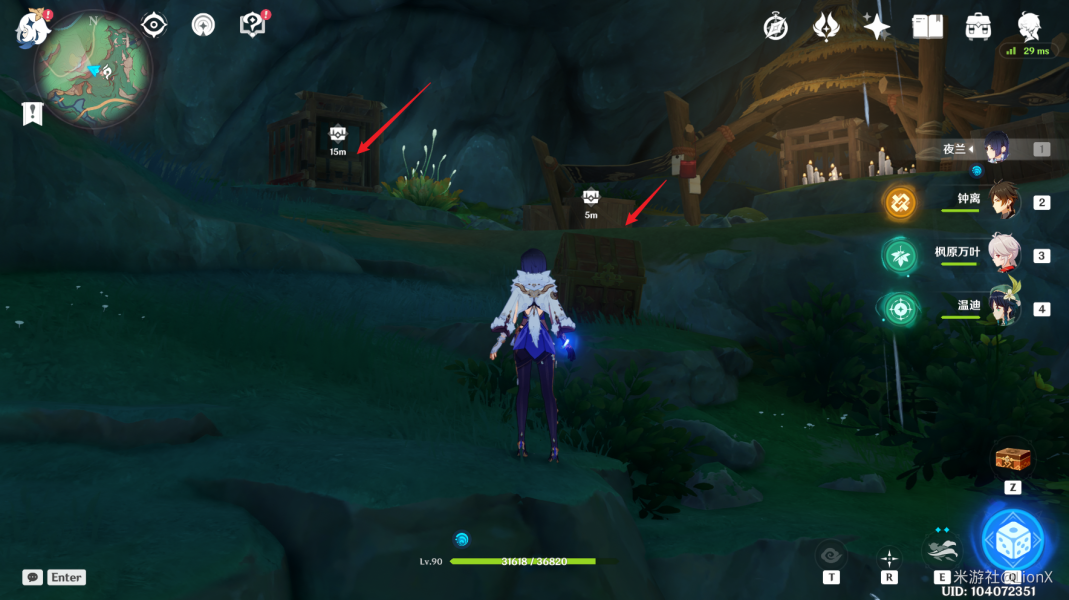Open the chat speech bubble
The height and width of the screenshot is (600, 1069).
click(x=33, y=577)
